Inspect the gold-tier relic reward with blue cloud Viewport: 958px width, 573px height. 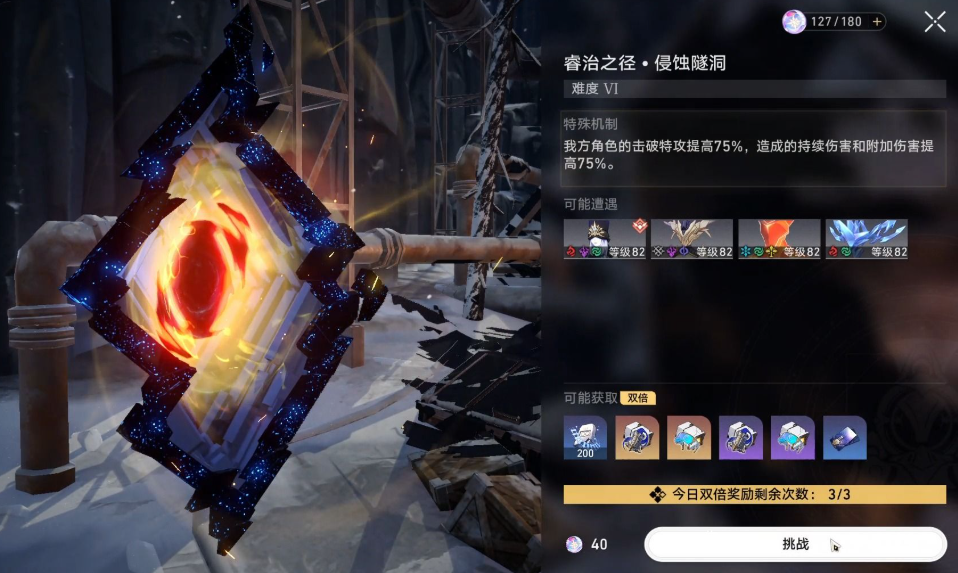point(689,438)
